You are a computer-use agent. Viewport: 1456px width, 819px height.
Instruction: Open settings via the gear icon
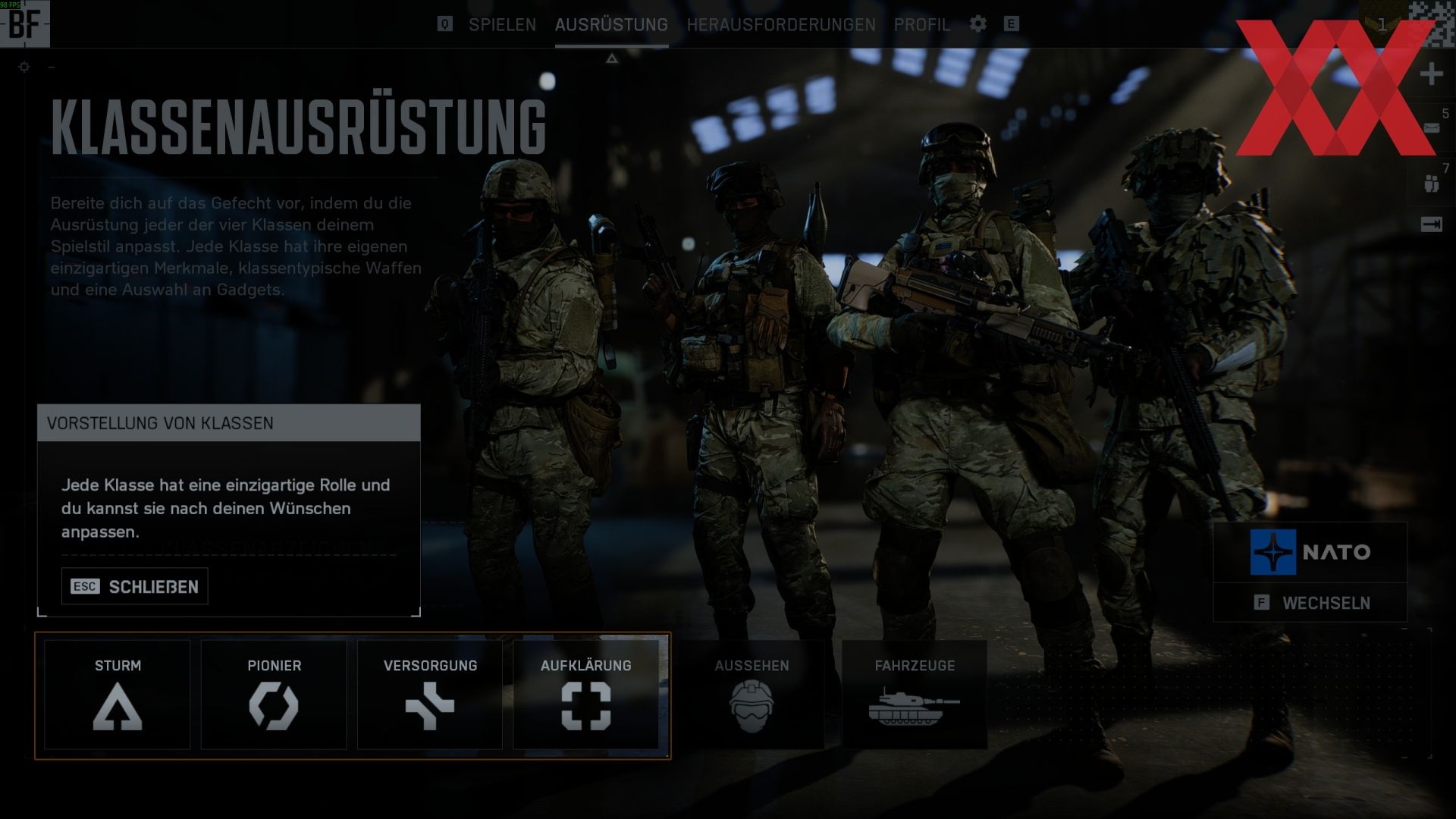[978, 24]
